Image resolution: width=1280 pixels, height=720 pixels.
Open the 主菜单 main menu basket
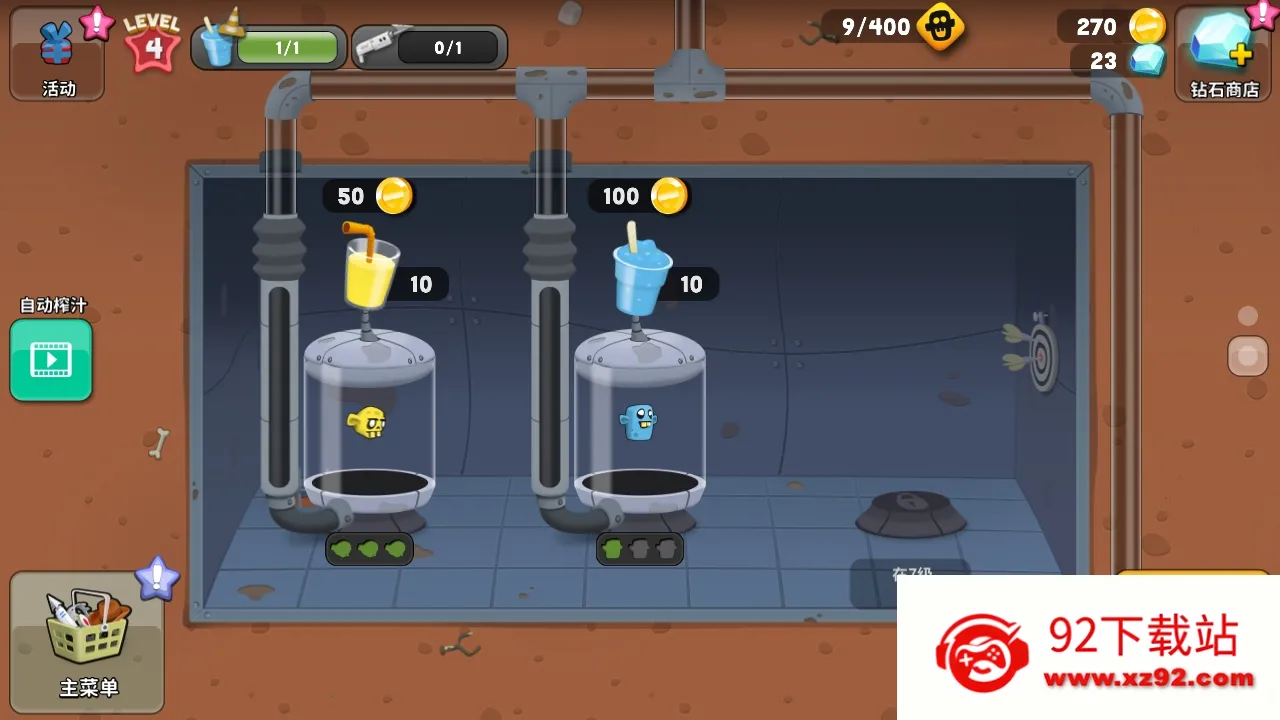87,640
